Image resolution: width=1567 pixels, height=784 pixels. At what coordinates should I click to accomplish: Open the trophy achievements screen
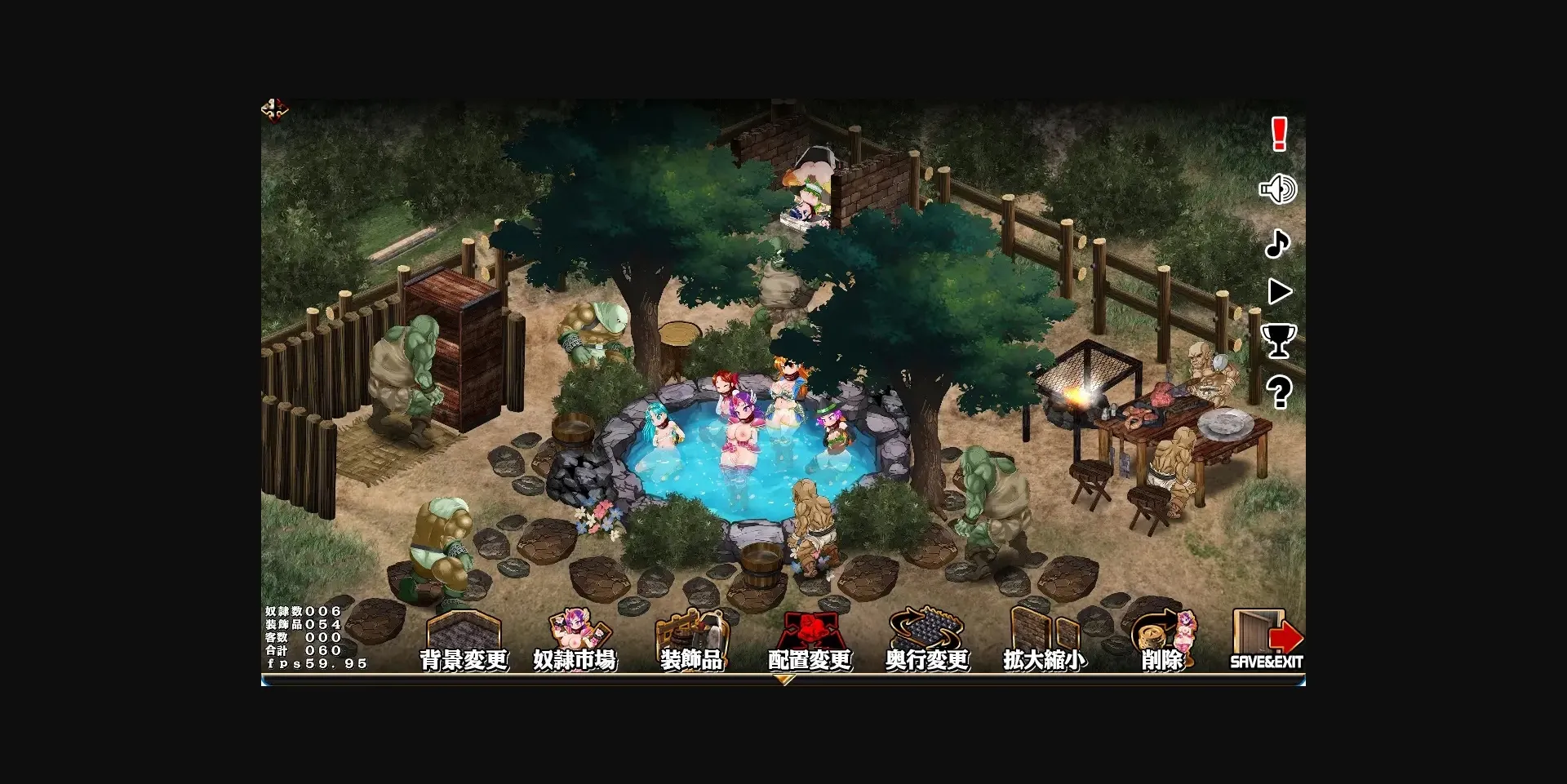click(x=1279, y=340)
